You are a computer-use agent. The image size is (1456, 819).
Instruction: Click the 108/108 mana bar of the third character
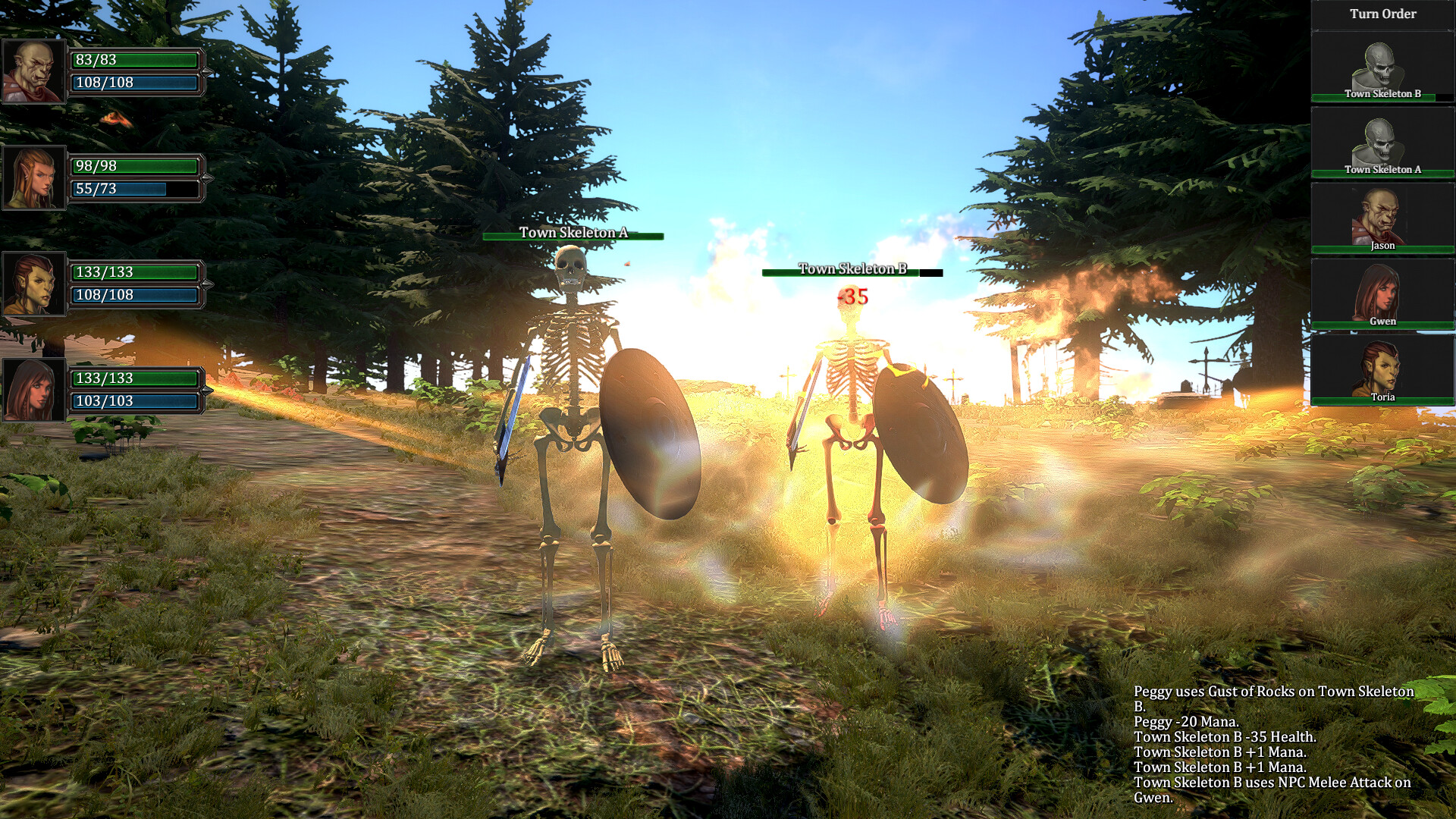133,297
